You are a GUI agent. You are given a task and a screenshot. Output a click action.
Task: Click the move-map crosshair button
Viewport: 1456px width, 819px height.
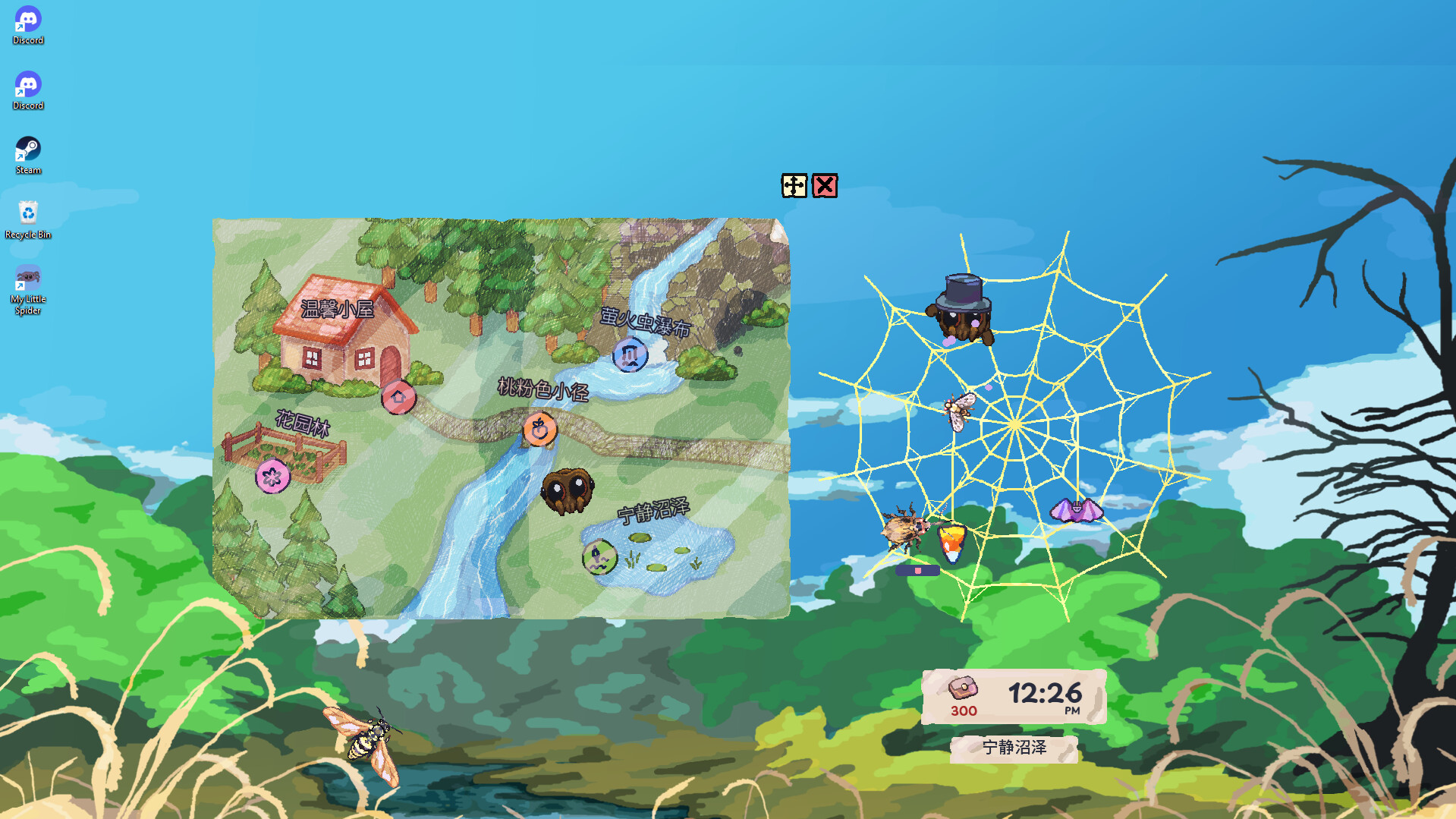click(x=792, y=187)
